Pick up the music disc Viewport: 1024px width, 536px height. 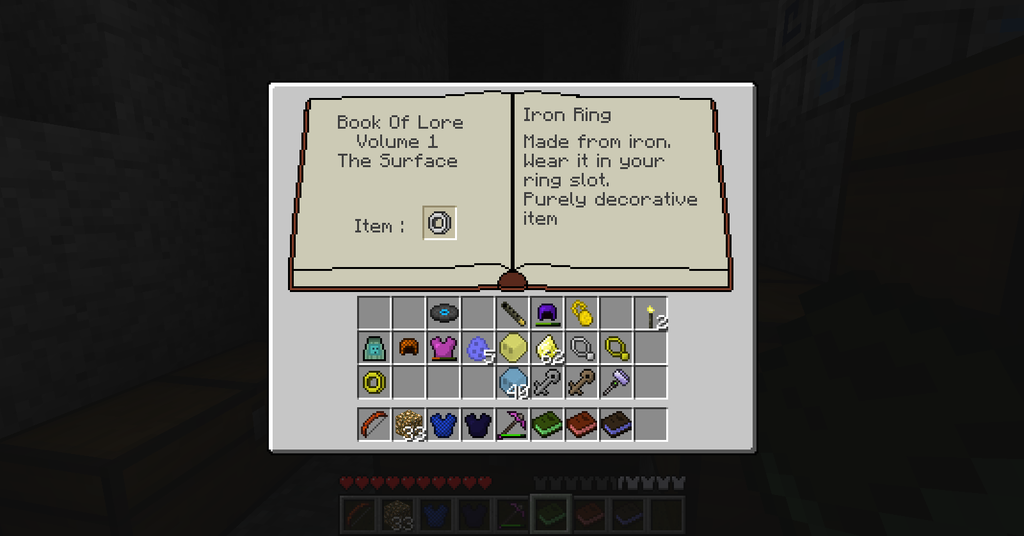[x=443, y=313]
